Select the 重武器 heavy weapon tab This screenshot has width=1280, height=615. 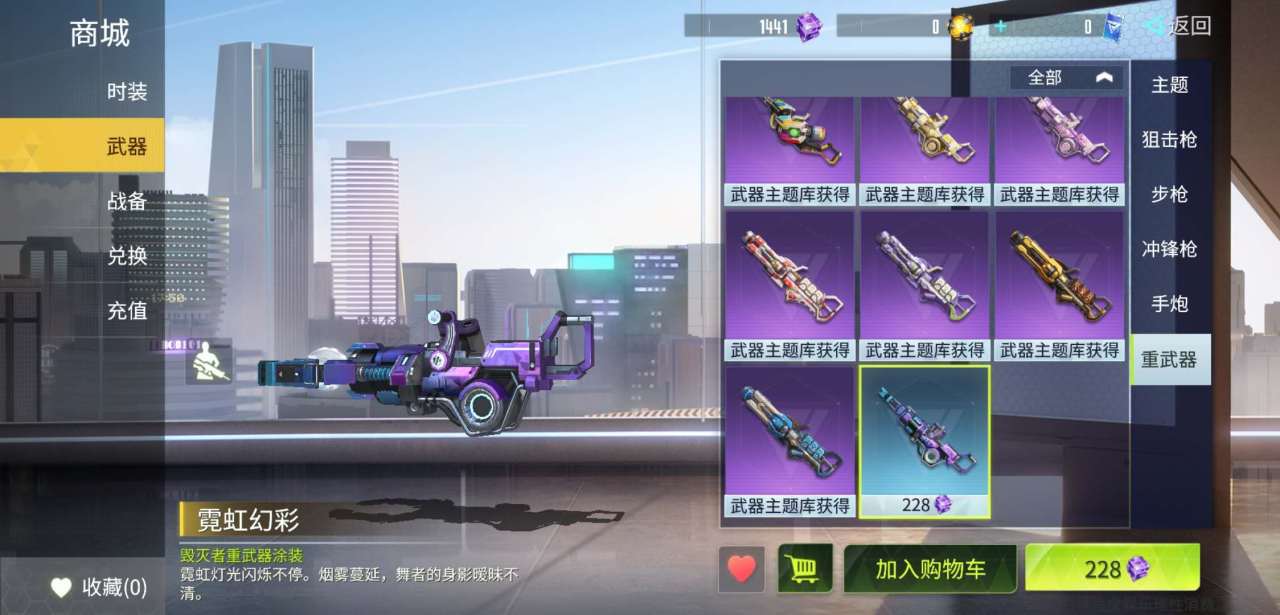click(1169, 359)
